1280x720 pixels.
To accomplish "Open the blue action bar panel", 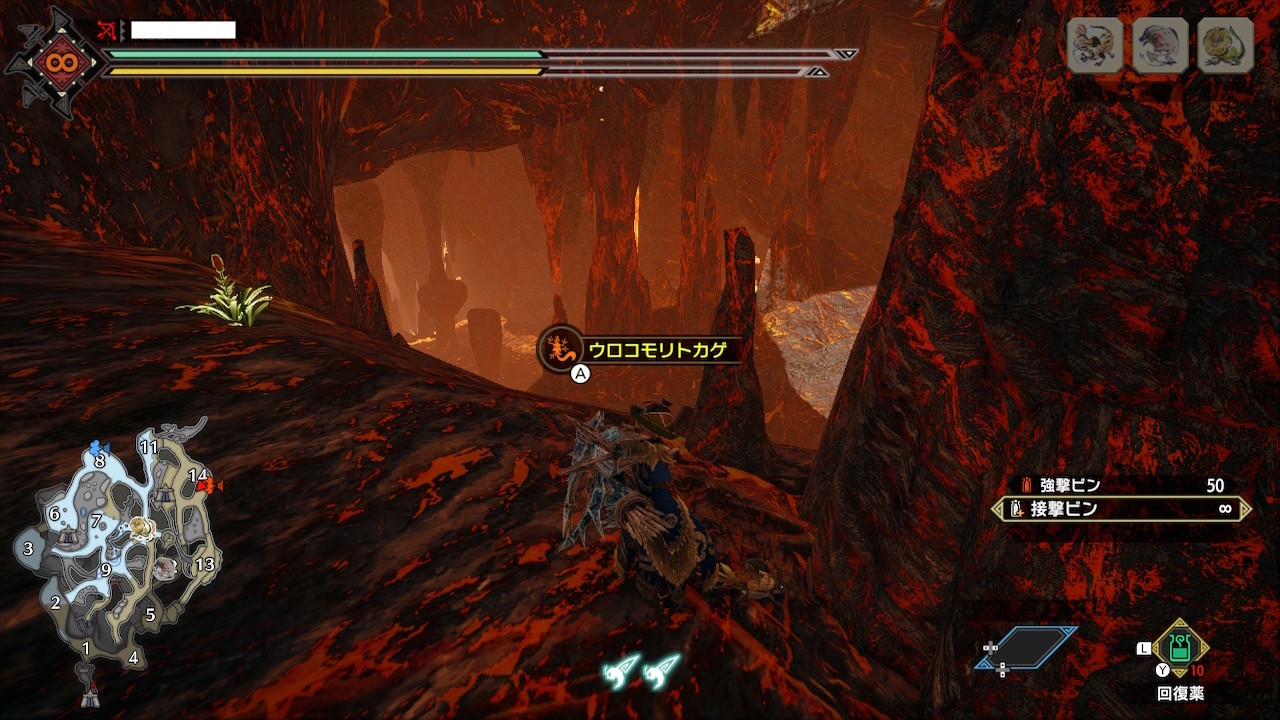I will pyautogui.click(x=1028, y=648).
